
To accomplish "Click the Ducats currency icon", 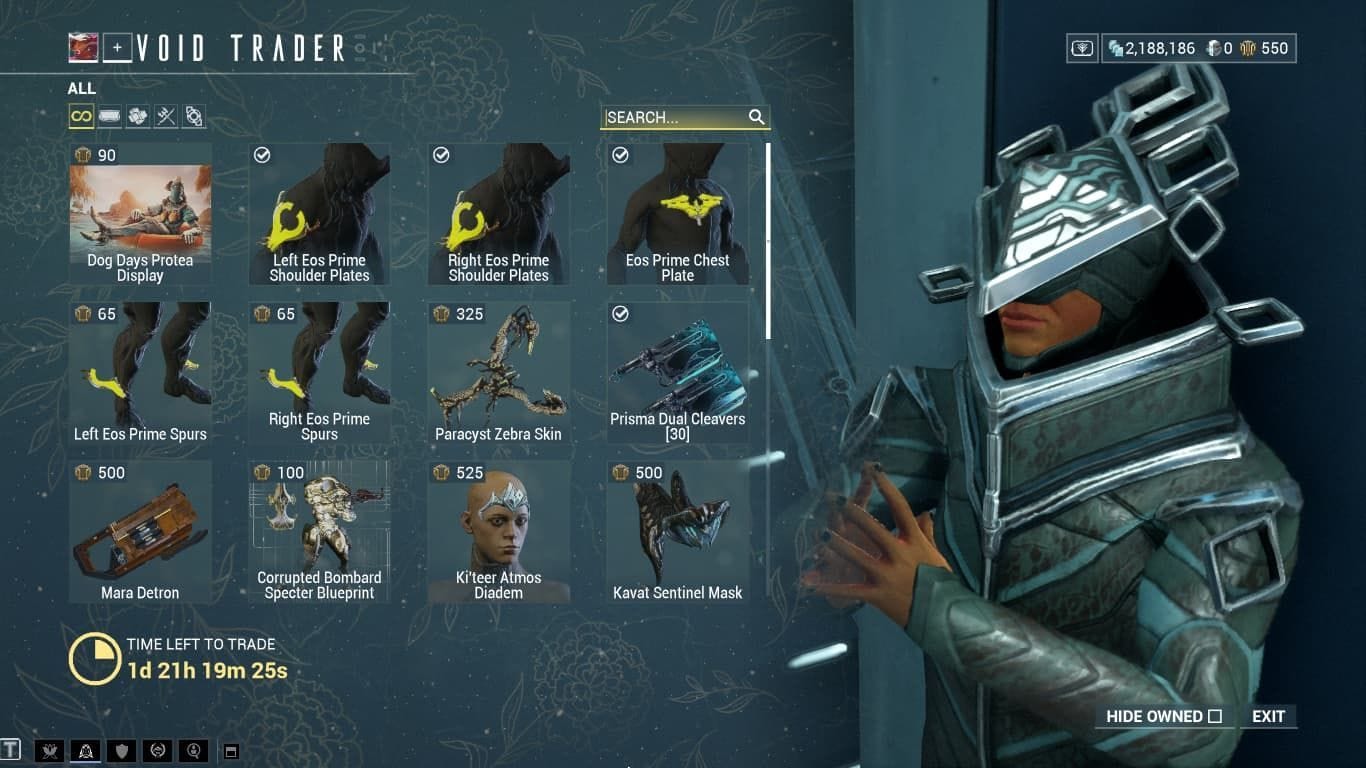I will [1248, 47].
